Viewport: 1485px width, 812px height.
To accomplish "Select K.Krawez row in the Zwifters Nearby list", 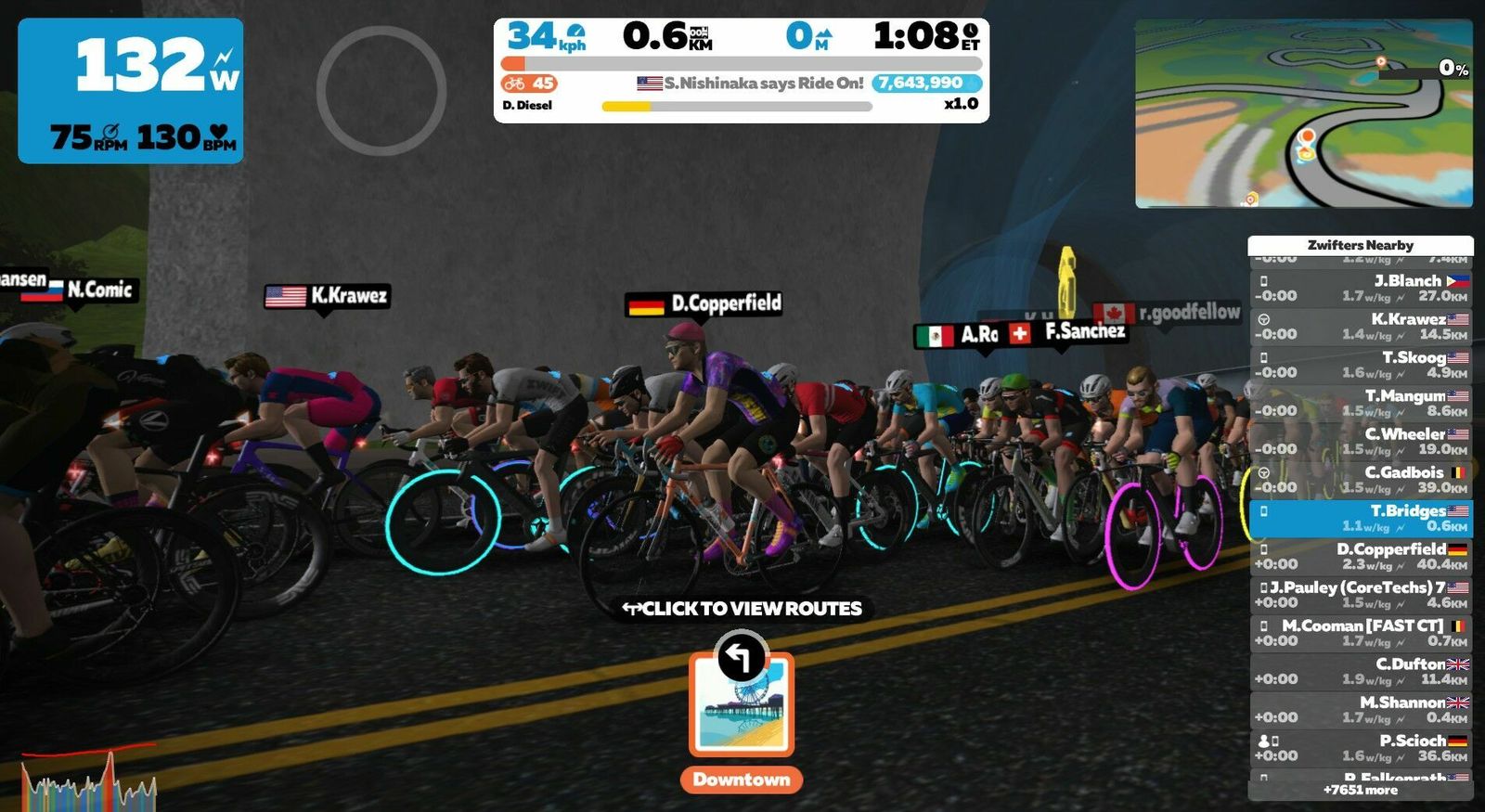I will coord(1361,326).
